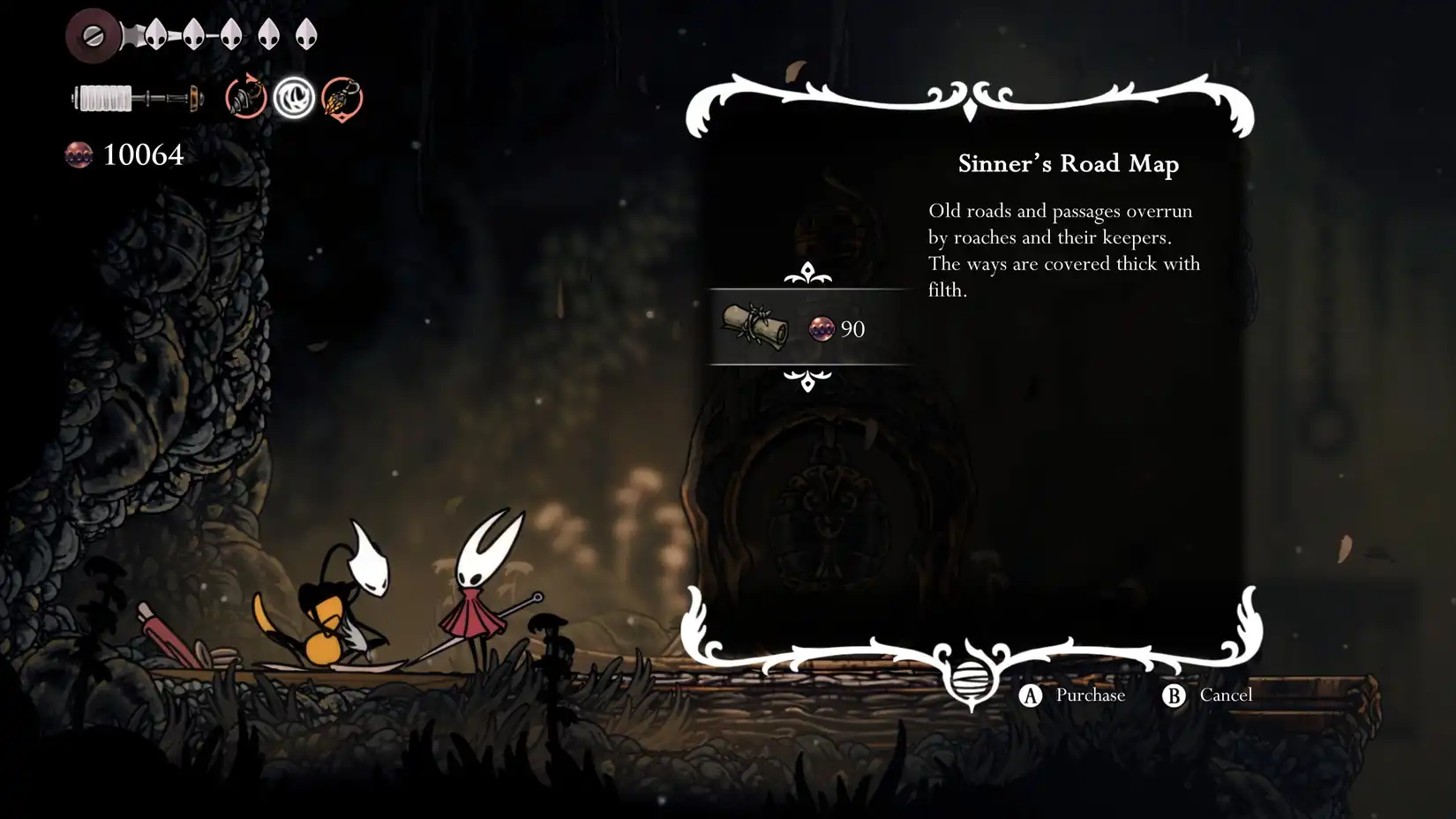Select the Sinner's Road Map scroll icon

click(x=756, y=328)
